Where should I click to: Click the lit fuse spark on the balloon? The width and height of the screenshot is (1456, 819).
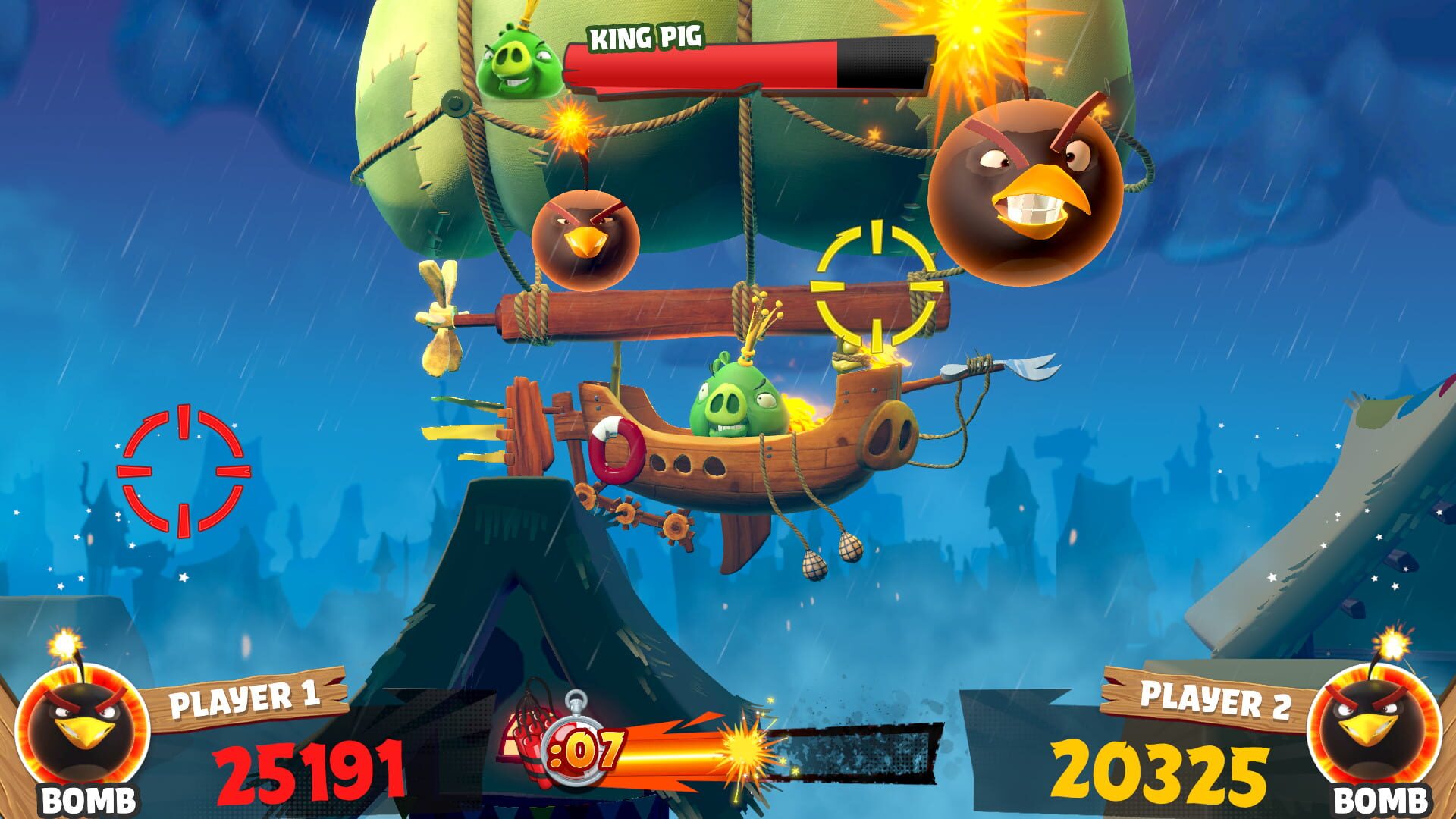pyautogui.click(x=570, y=121)
